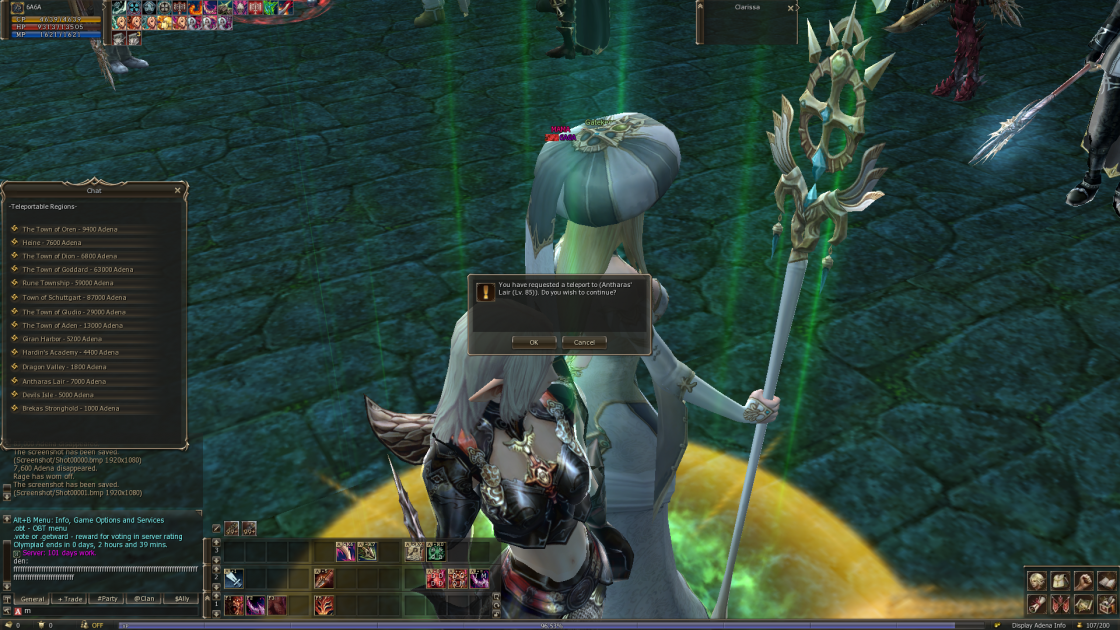
Task: Choose Giran Harbor as destination
Action: (x=62, y=339)
